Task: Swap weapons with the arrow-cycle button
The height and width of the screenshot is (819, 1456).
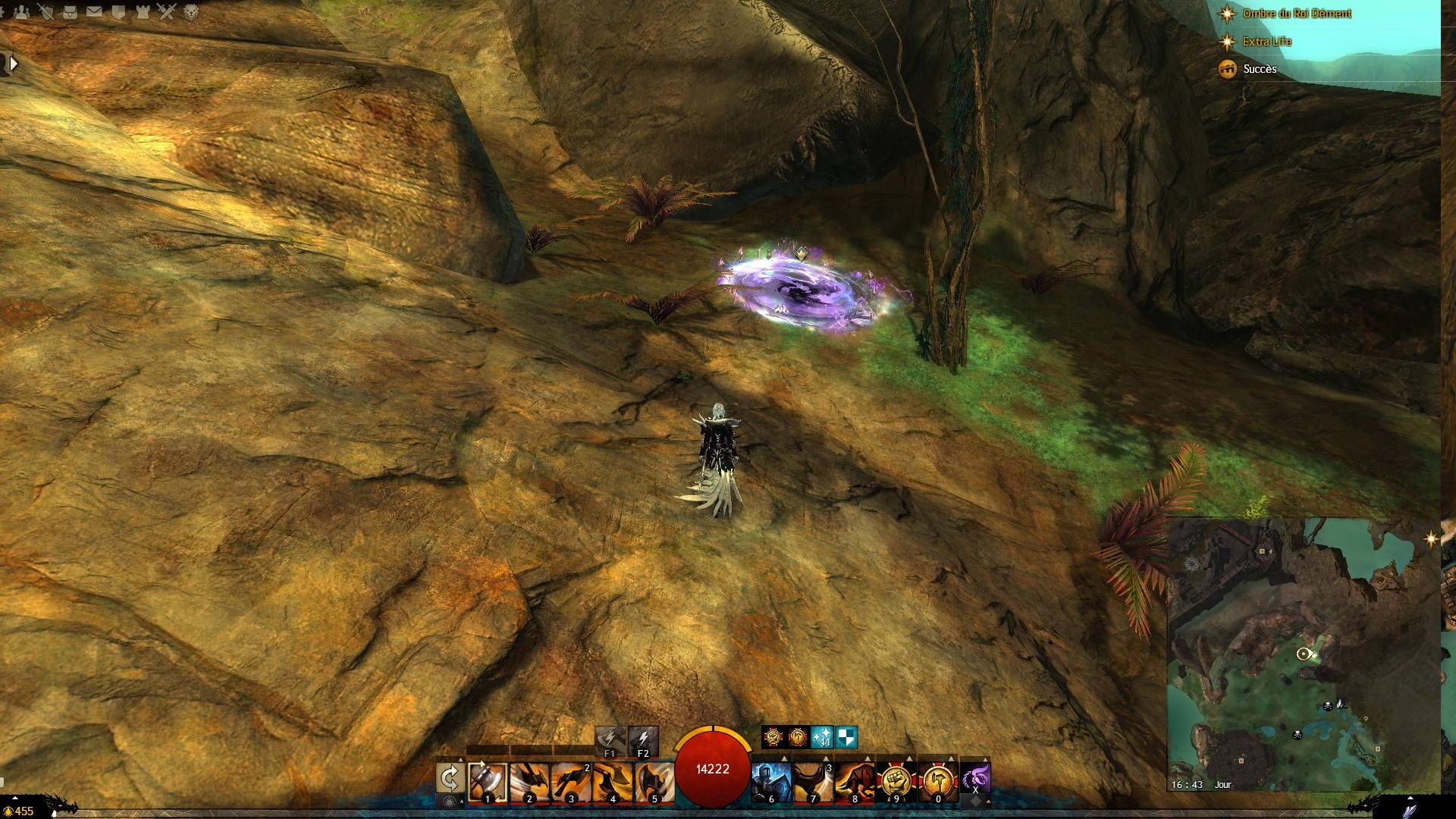Action: point(450,779)
